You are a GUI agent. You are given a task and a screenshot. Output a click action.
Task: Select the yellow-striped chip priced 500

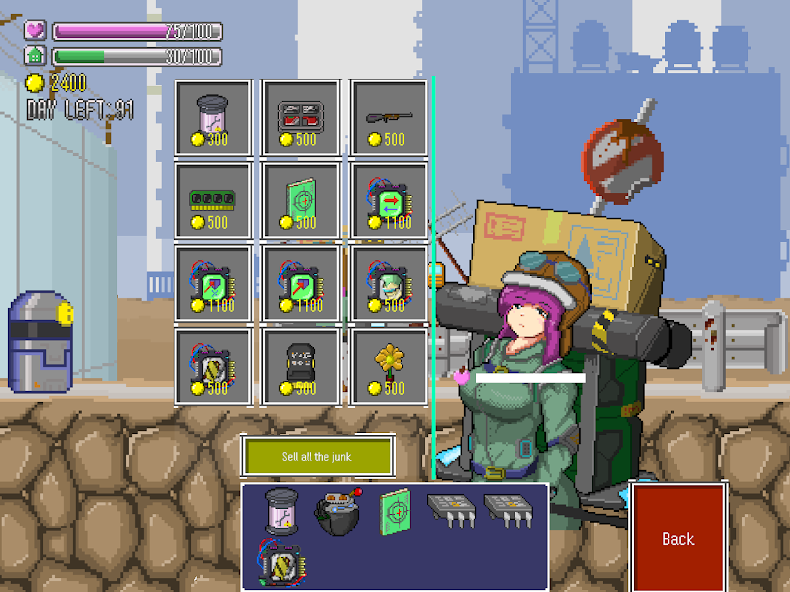point(213,367)
